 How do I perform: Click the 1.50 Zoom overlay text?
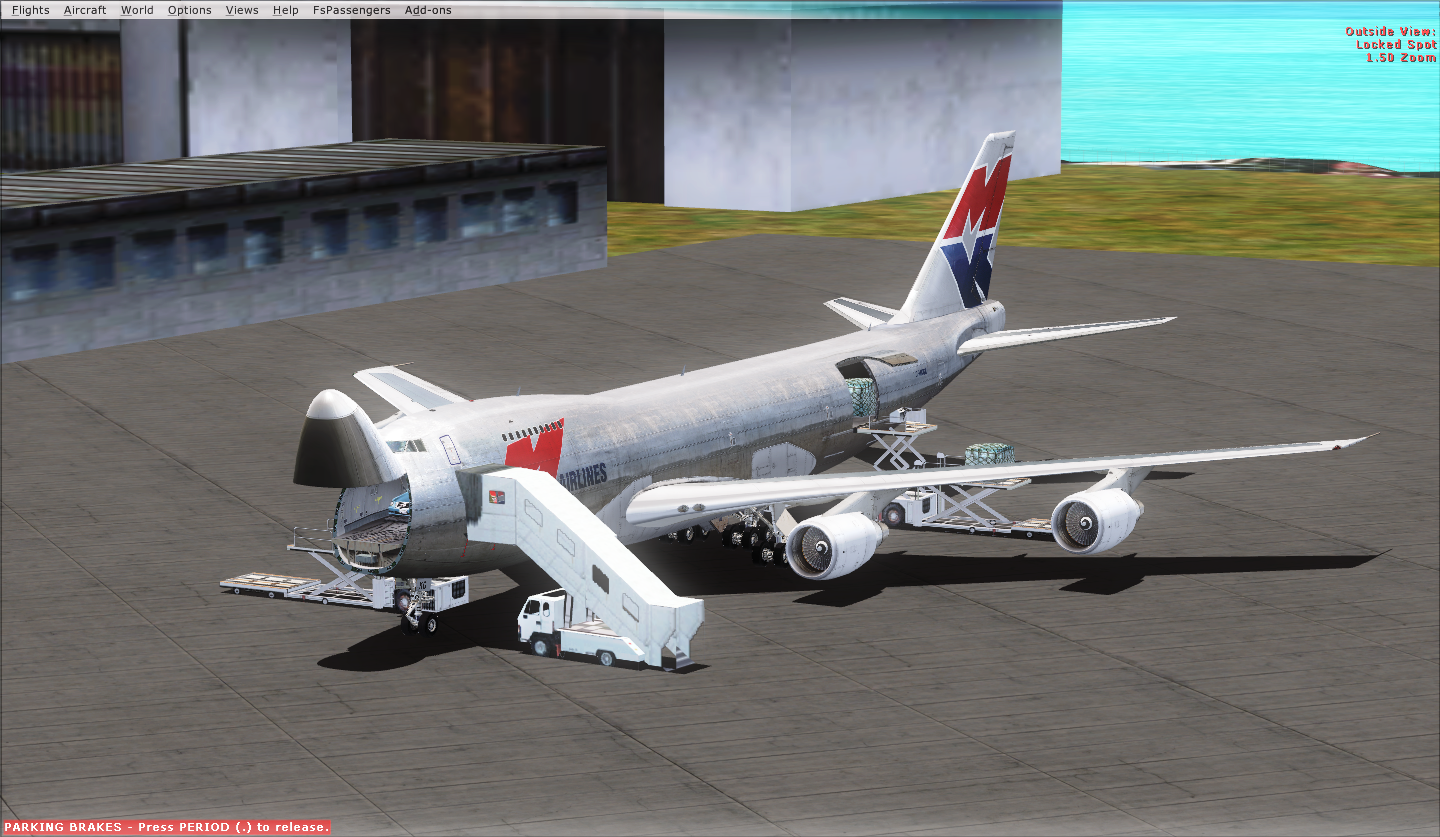pos(1400,57)
